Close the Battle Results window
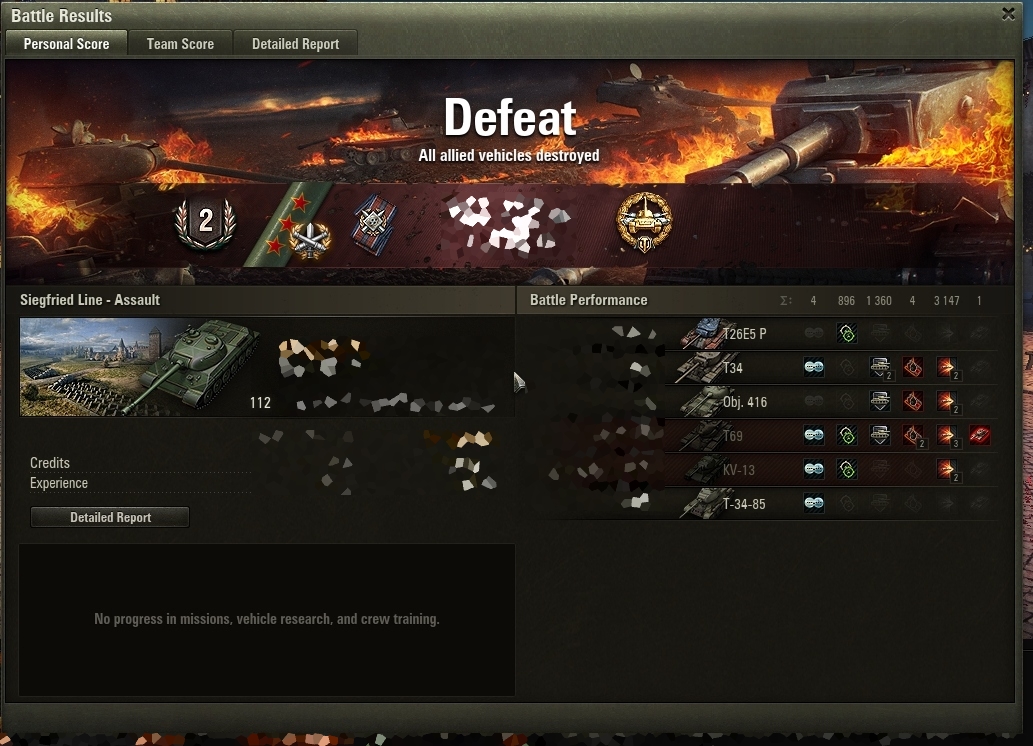 coord(1008,14)
